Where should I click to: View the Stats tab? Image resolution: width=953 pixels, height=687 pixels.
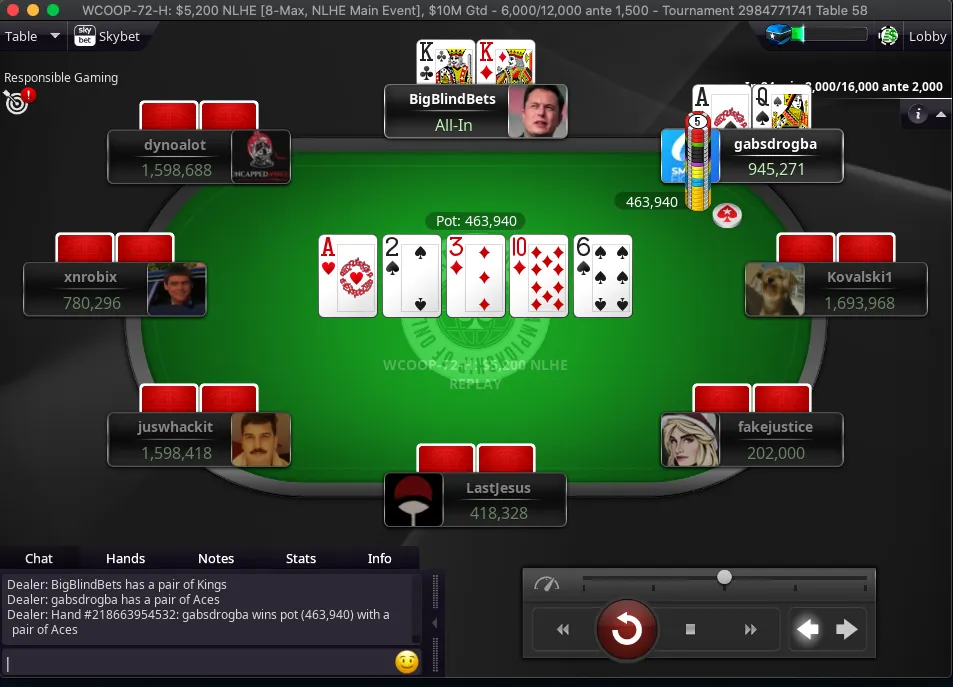coord(300,558)
